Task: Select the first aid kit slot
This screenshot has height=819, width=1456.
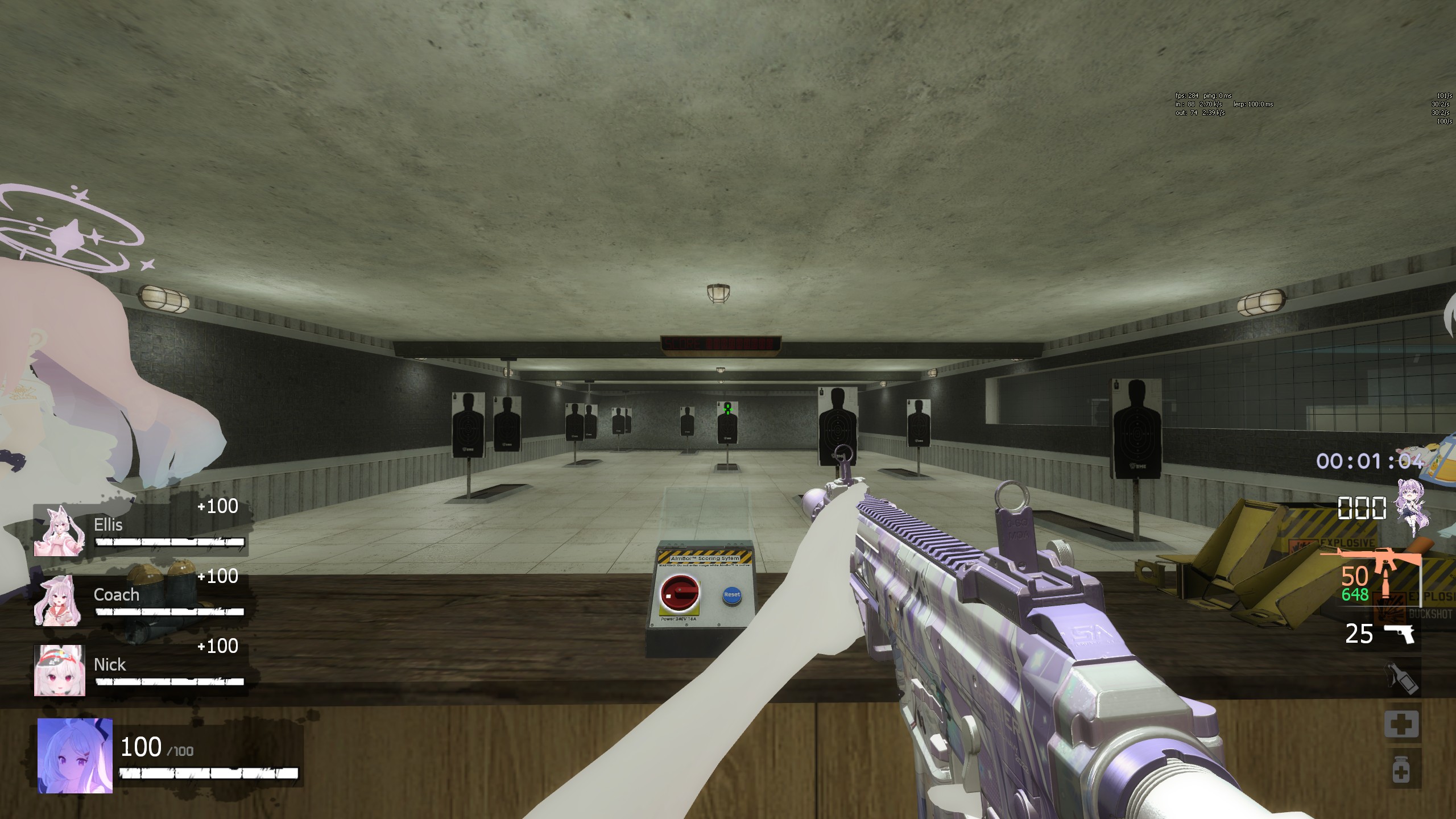Action: click(1401, 725)
